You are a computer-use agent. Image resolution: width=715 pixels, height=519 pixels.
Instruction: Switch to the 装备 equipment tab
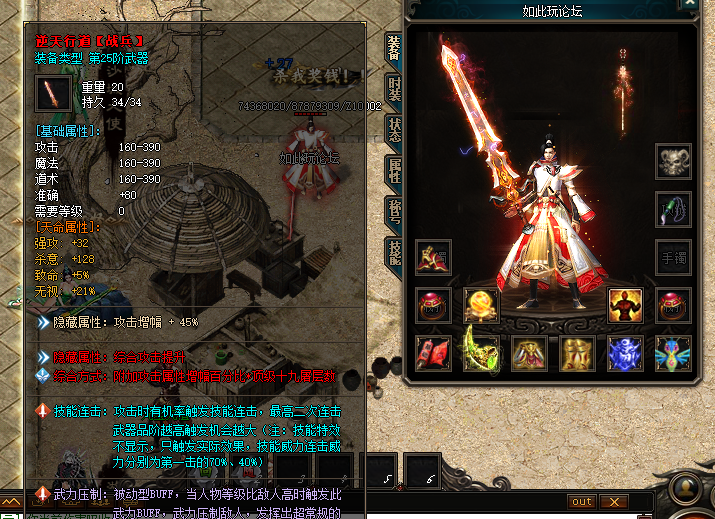click(394, 49)
